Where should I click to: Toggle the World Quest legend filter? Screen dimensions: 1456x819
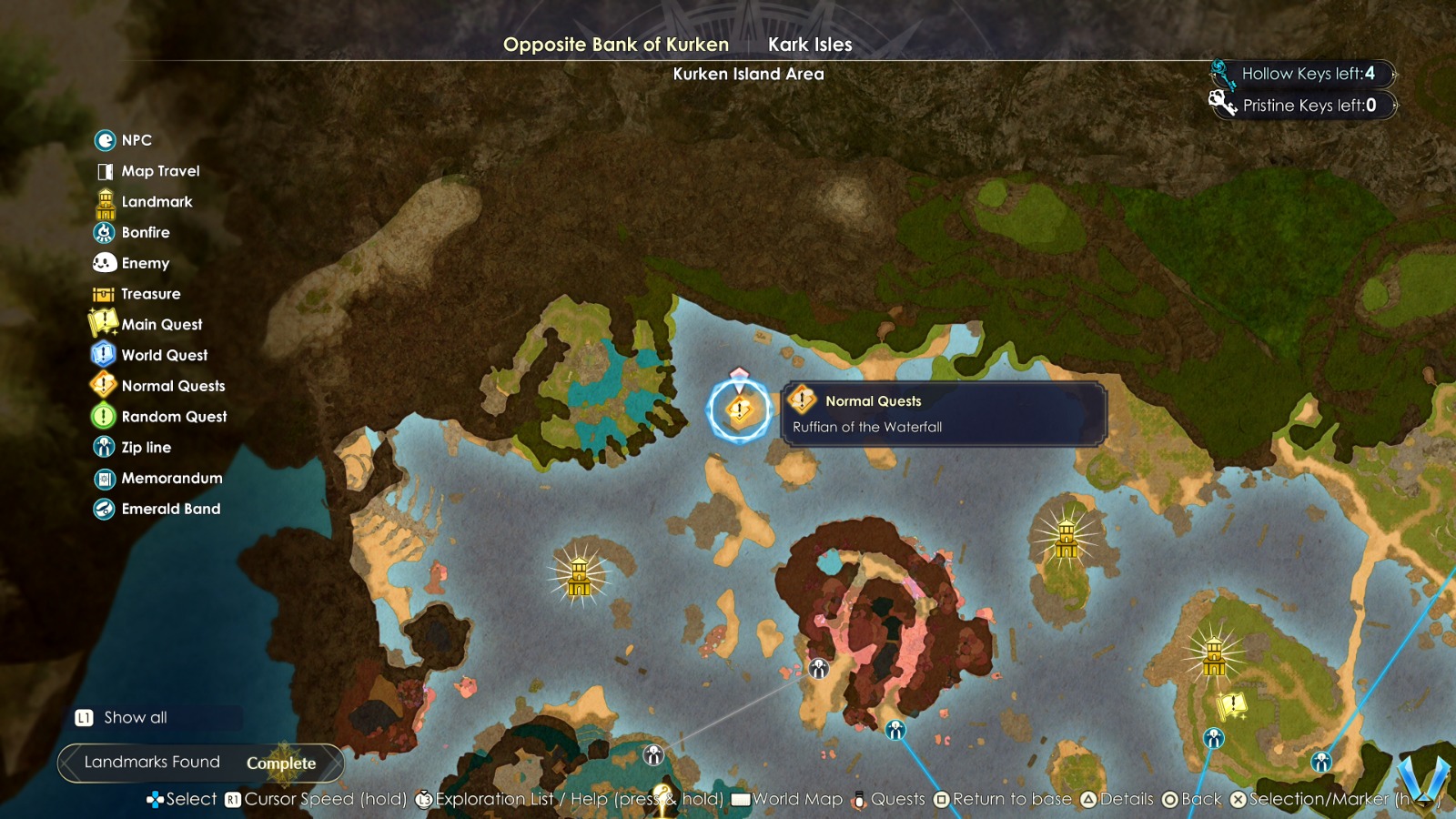165,356
